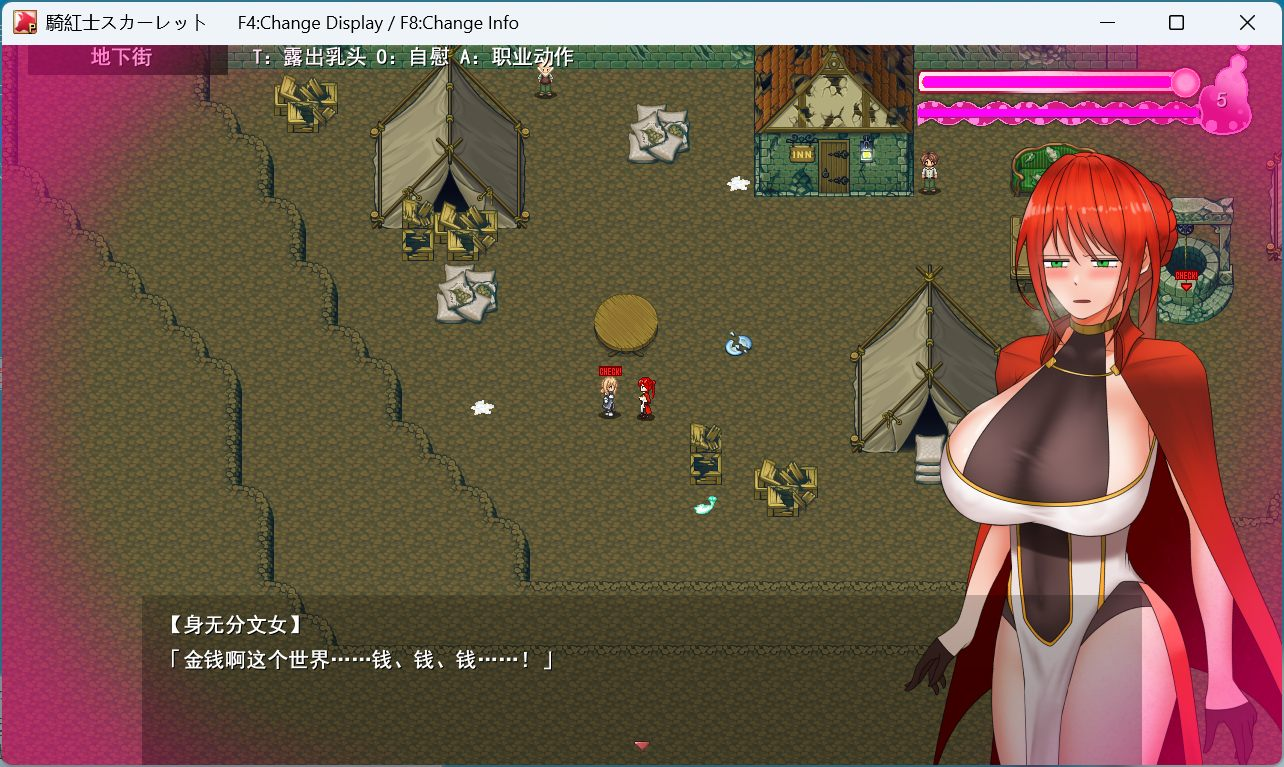The width and height of the screenshot is (1284, 767).
Task: Click the glowing feather sprite near the crates
Action: click(x=702, y=505)
